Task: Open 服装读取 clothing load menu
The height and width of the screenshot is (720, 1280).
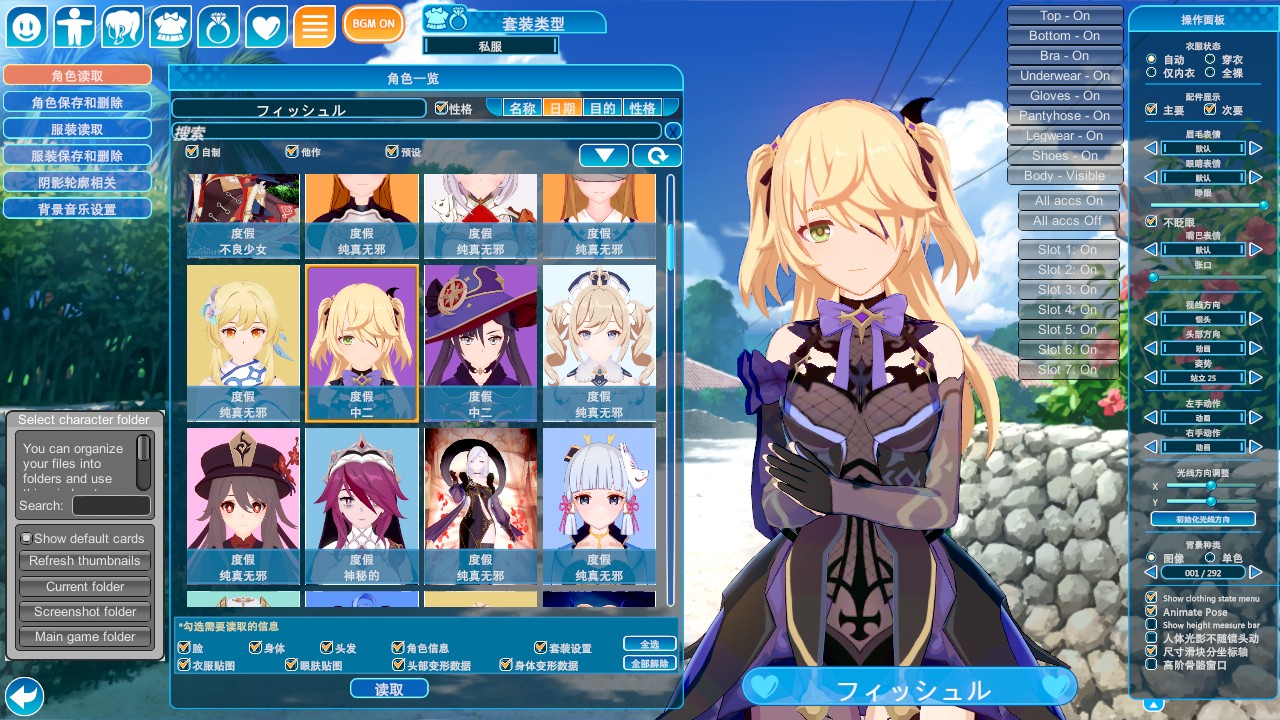Action: (x=77, y=129)
